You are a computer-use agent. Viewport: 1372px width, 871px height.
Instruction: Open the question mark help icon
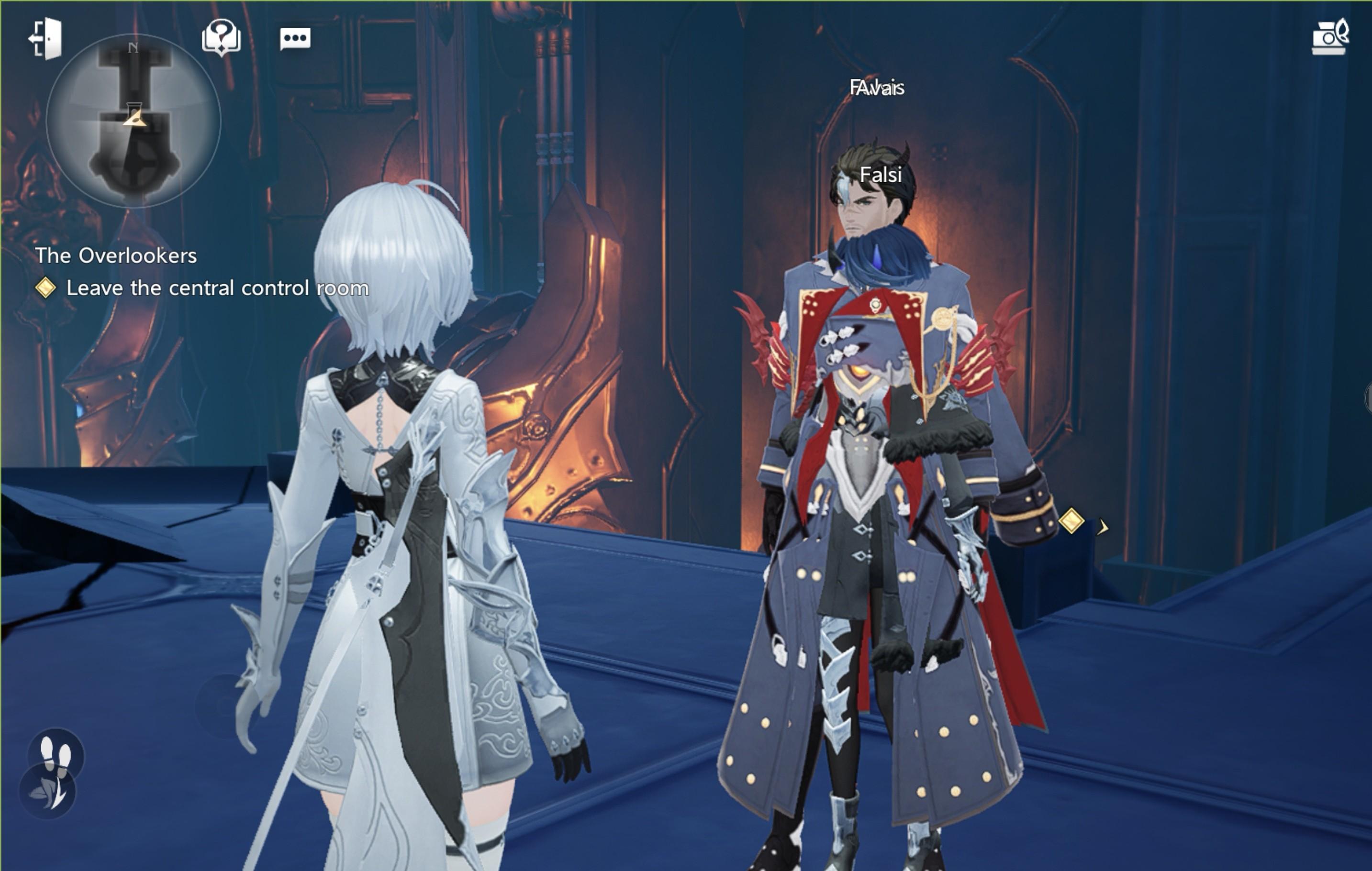pyautogui.click(x=221, y=38)
